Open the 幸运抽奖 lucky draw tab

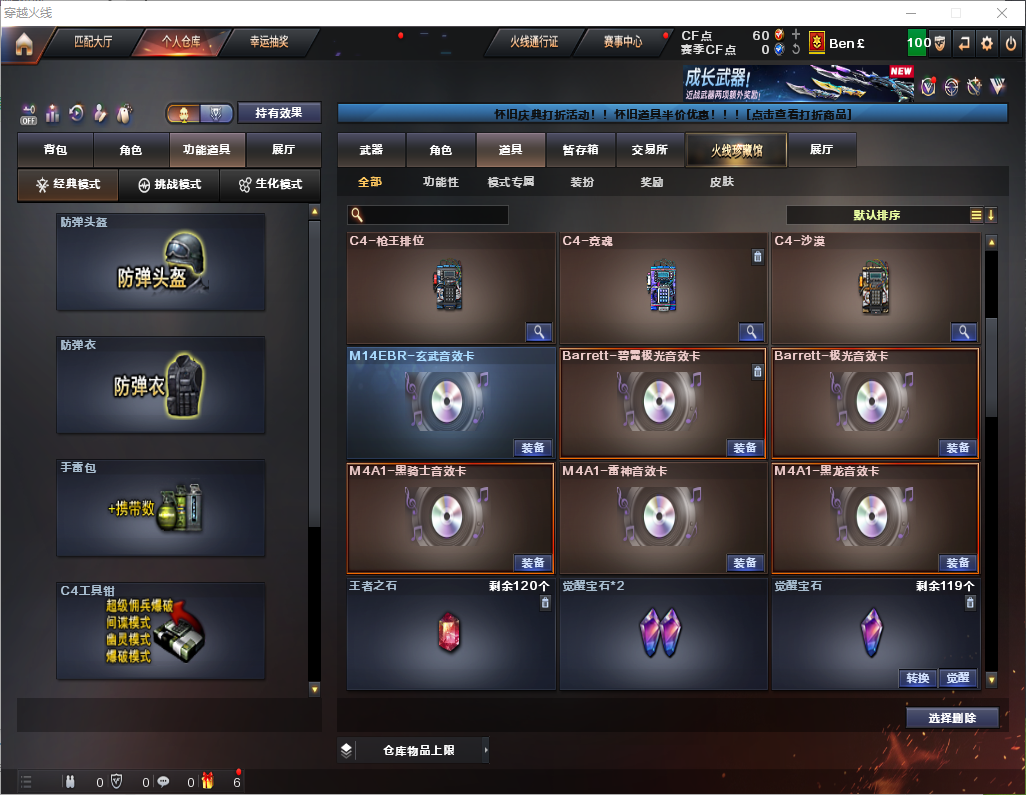(268, 42)
